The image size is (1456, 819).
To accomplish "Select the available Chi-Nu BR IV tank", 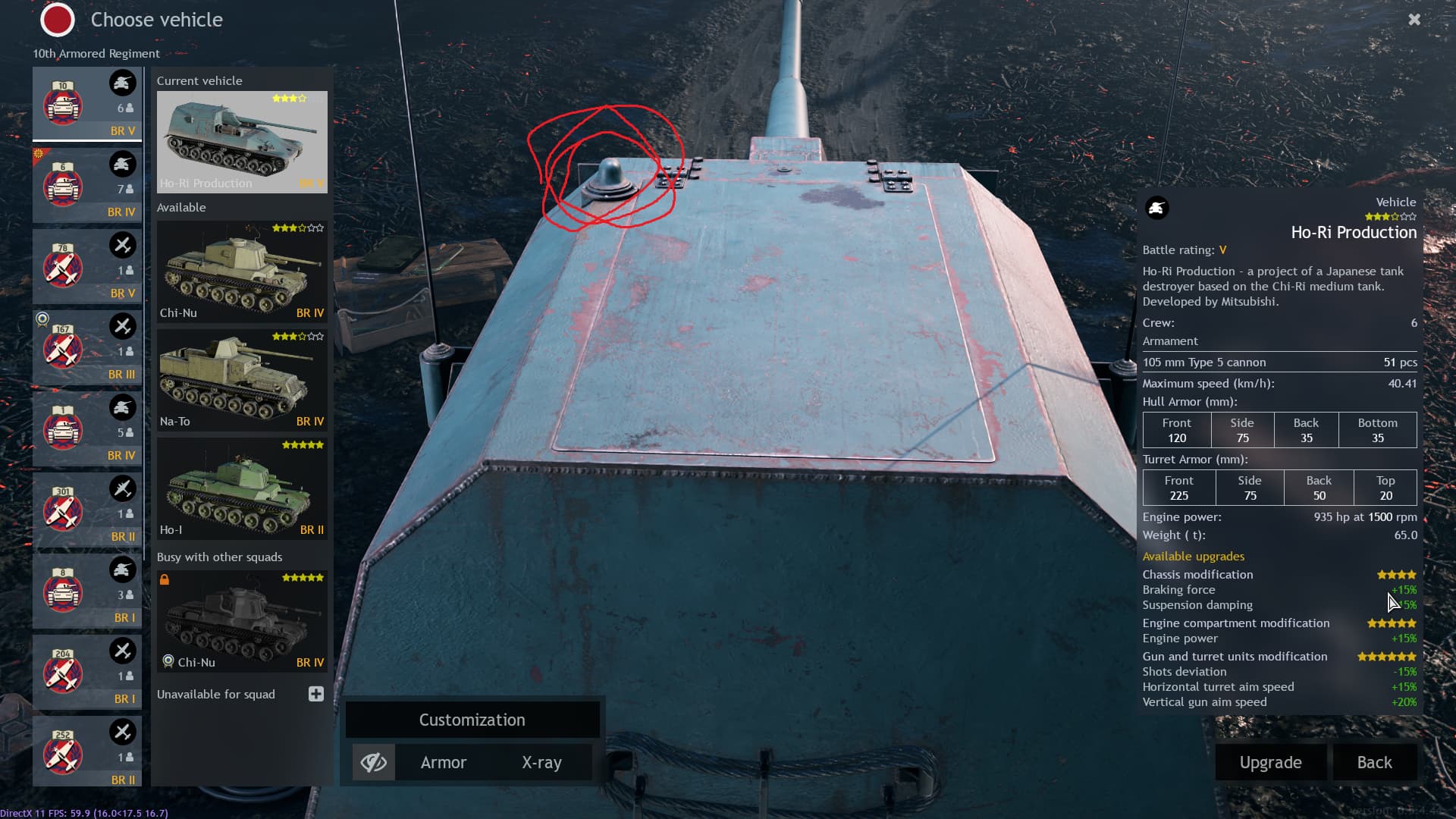I will [242, 271].
